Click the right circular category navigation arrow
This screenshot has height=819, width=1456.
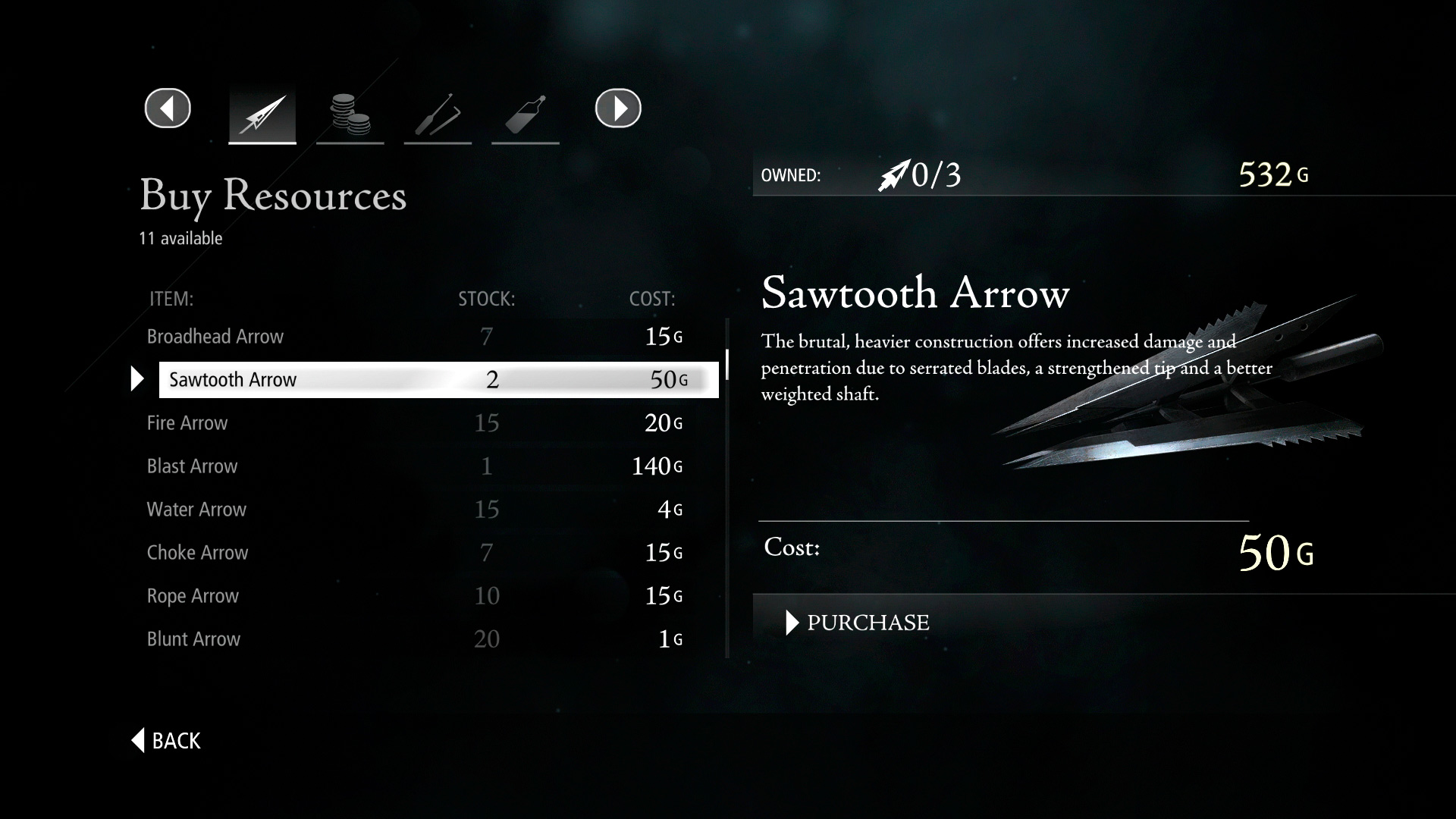pyautogui.click(x=618, y=108)
